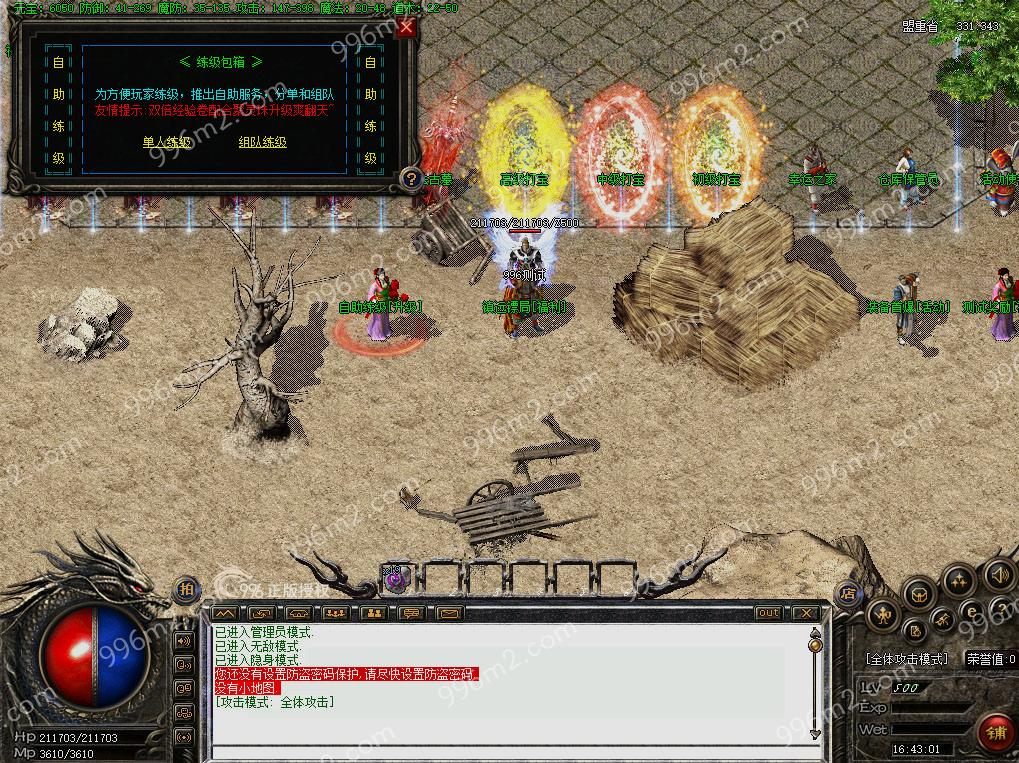Click the chat scrollbar down arrow
Viewport: 1019px width, 763px height.
coord(816,735)
